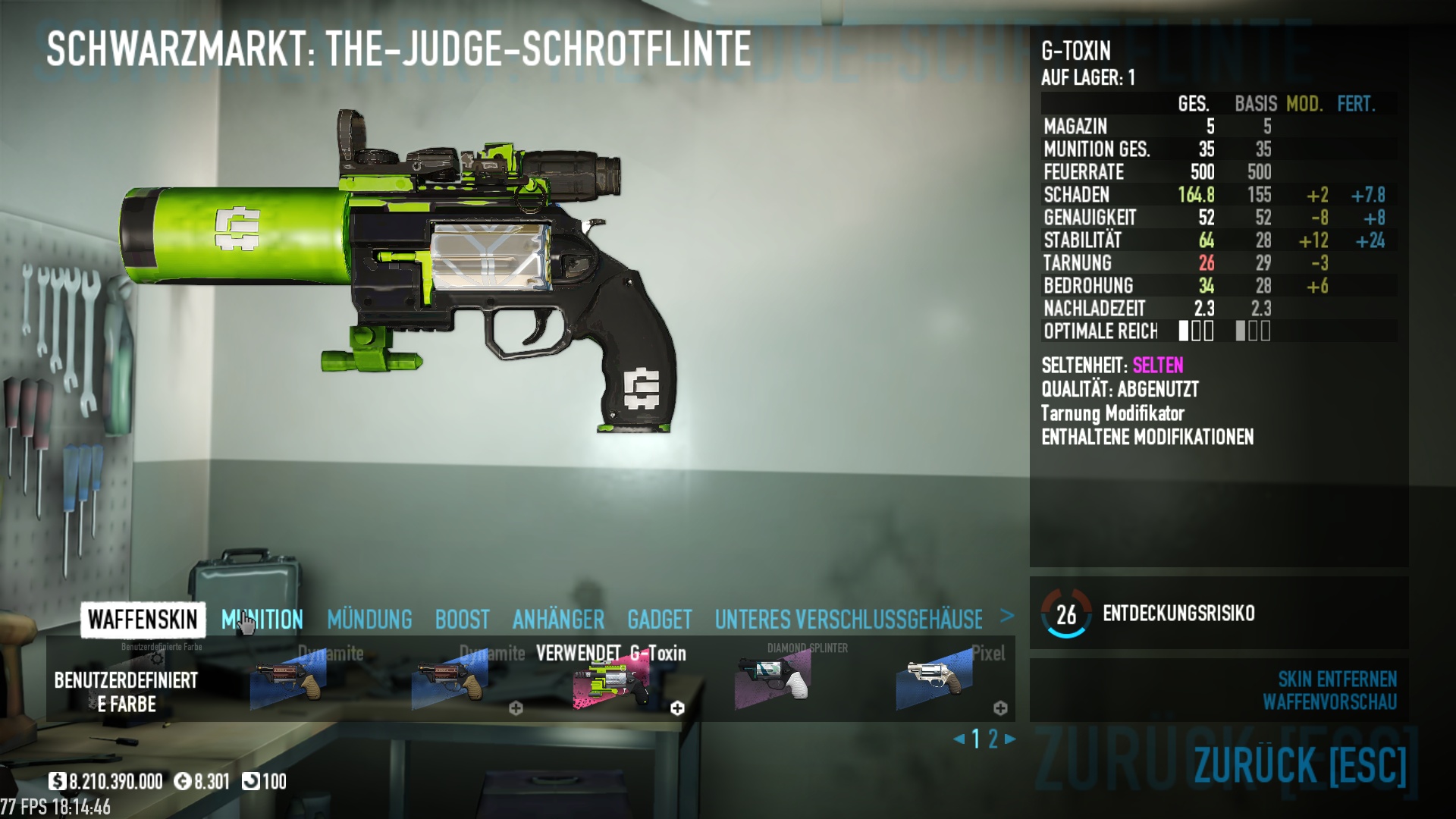The image size is (1456, 819).
Task: Select the G-Toxin skin thumbnail
Action: (611, 680)
